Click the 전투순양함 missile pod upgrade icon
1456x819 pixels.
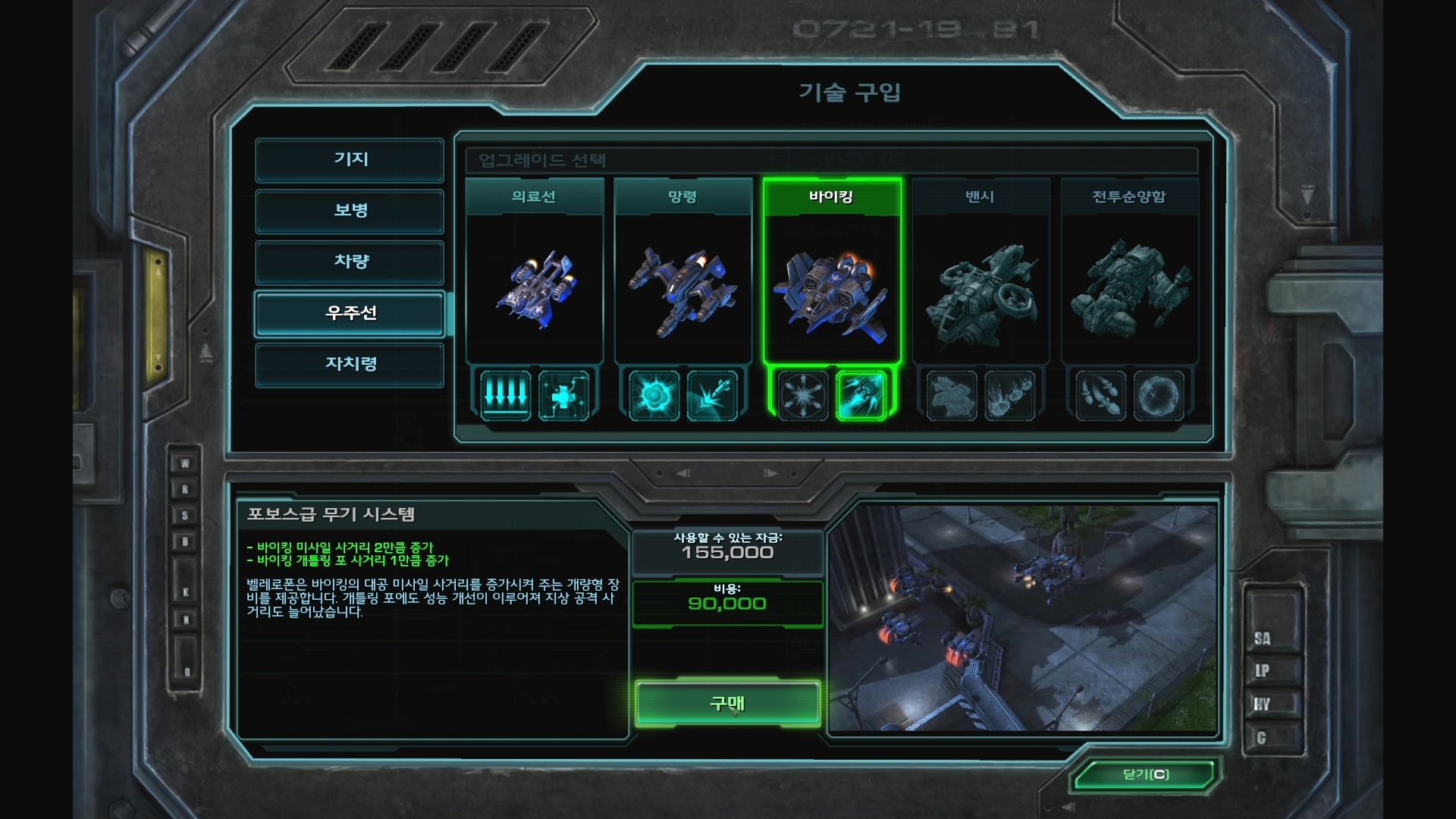(1100, 395)
